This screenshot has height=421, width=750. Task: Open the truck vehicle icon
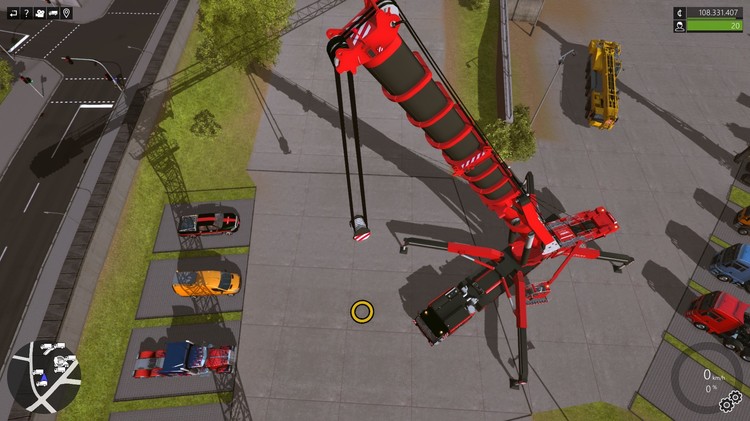pos(54,13)
